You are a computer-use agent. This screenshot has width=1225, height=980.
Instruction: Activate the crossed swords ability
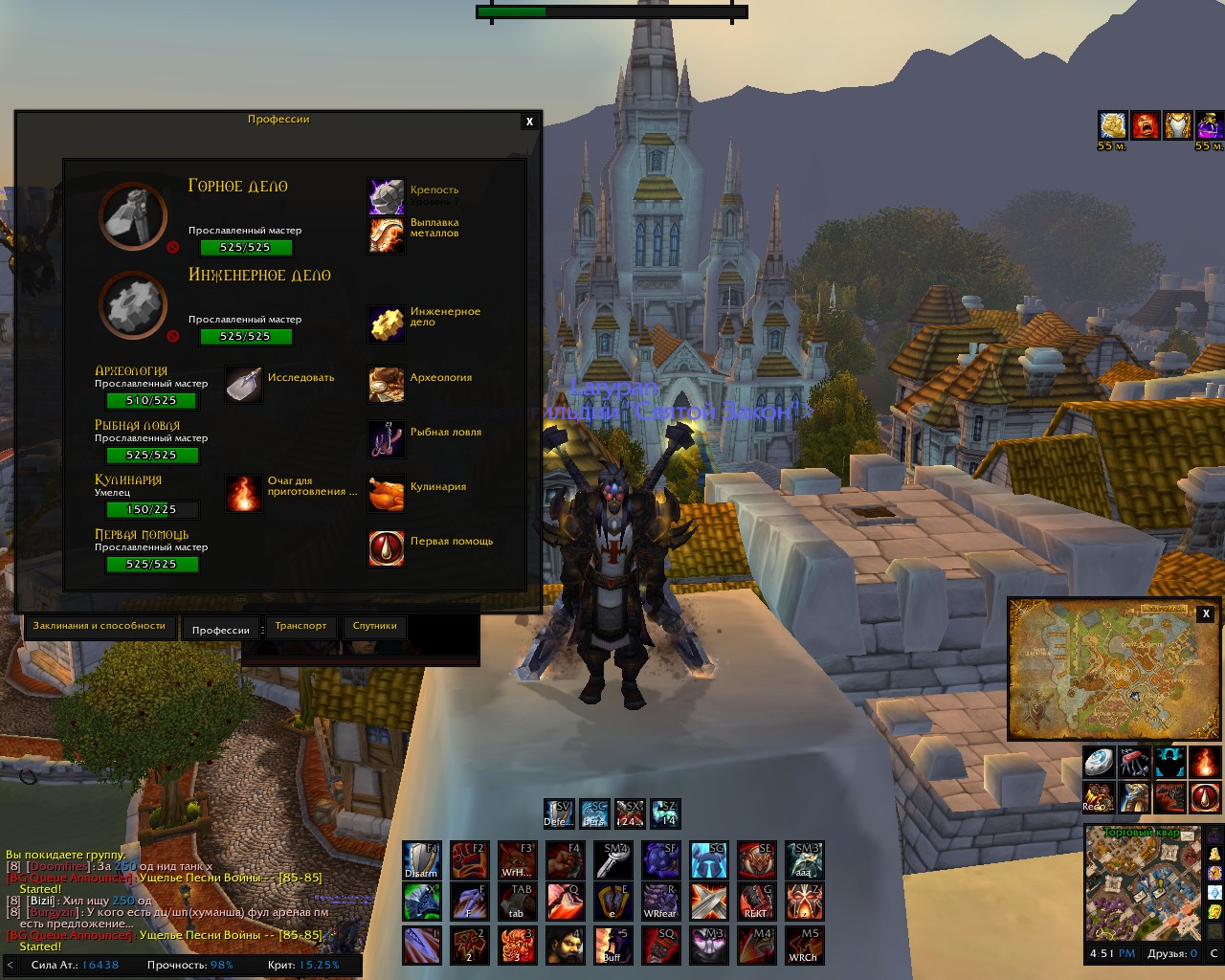tap(708, 902)
